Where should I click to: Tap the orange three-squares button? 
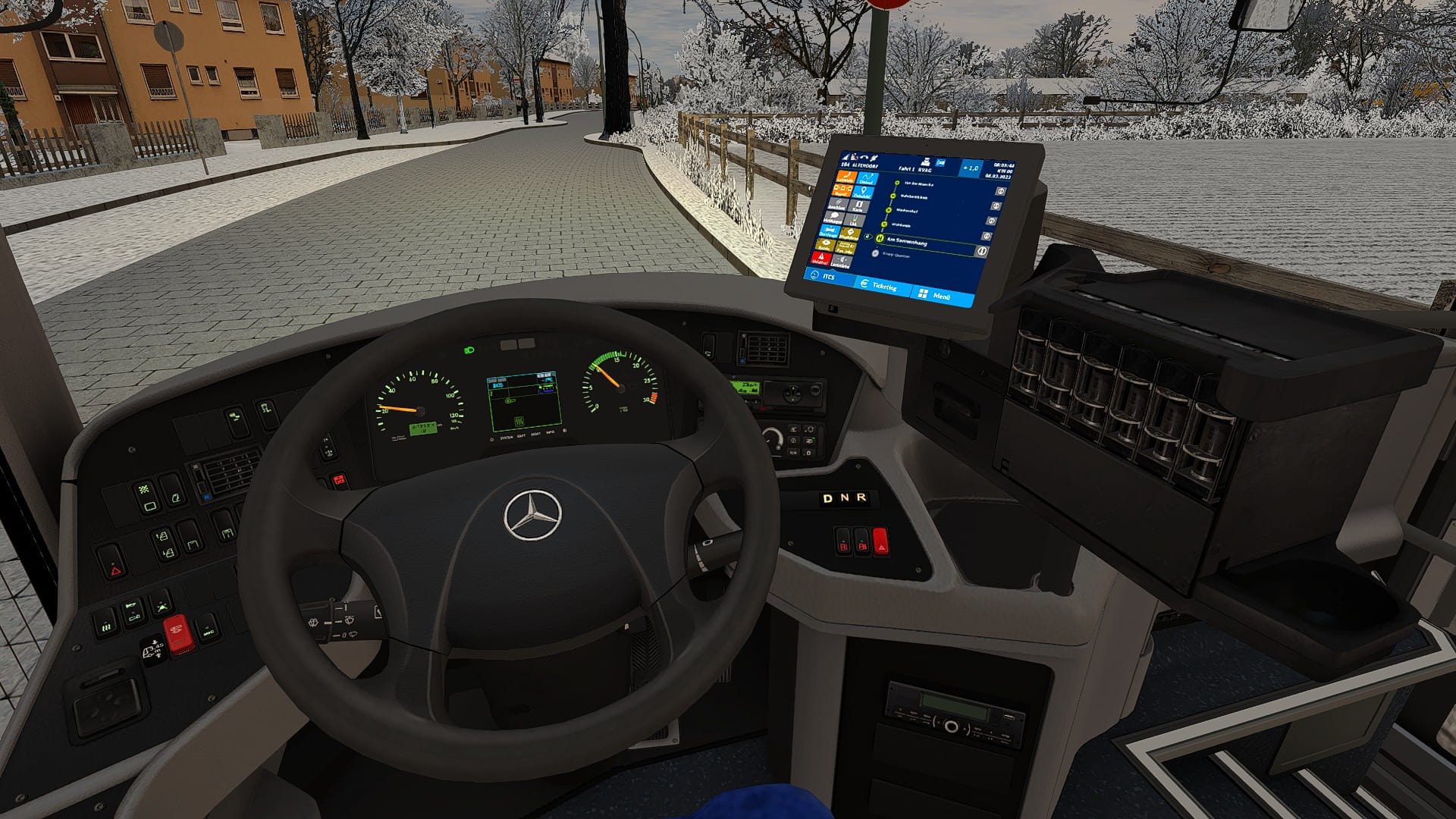(x=843, y=190)
